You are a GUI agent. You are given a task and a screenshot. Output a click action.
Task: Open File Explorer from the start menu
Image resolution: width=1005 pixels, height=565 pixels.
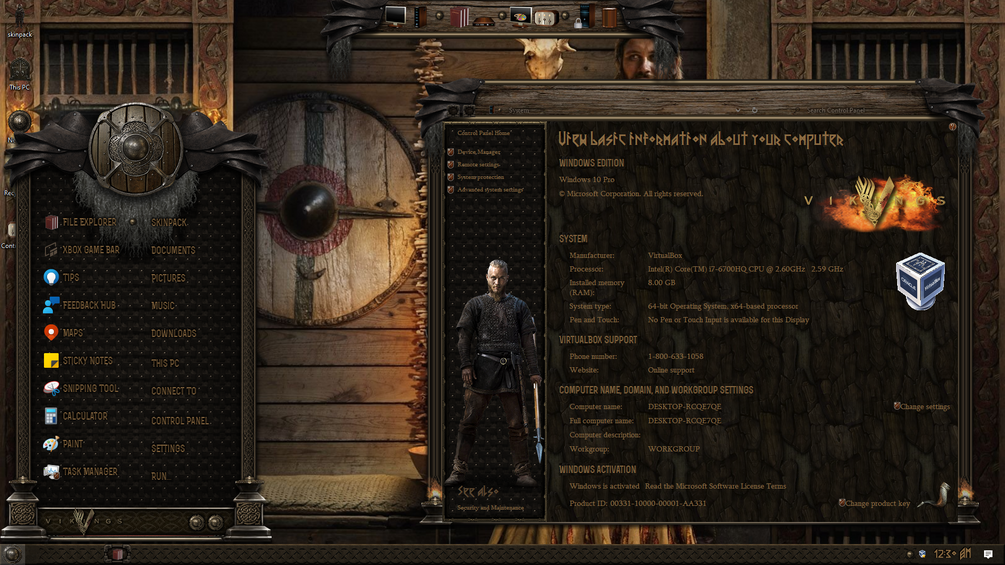[88, 222]
